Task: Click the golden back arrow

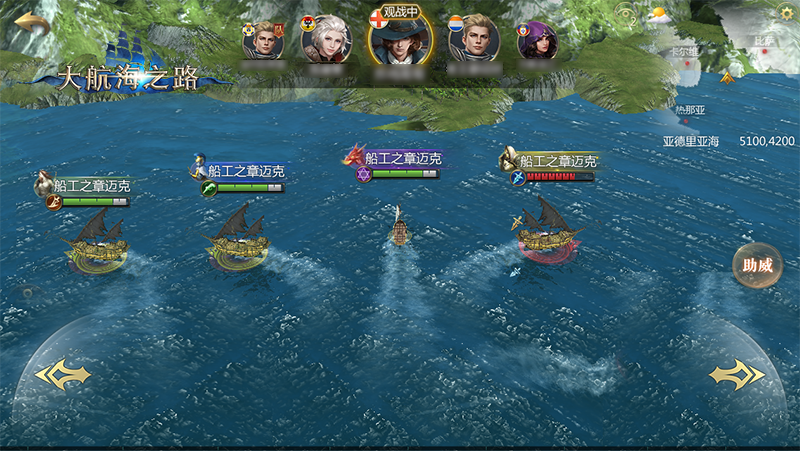Action: click(32, 22)
